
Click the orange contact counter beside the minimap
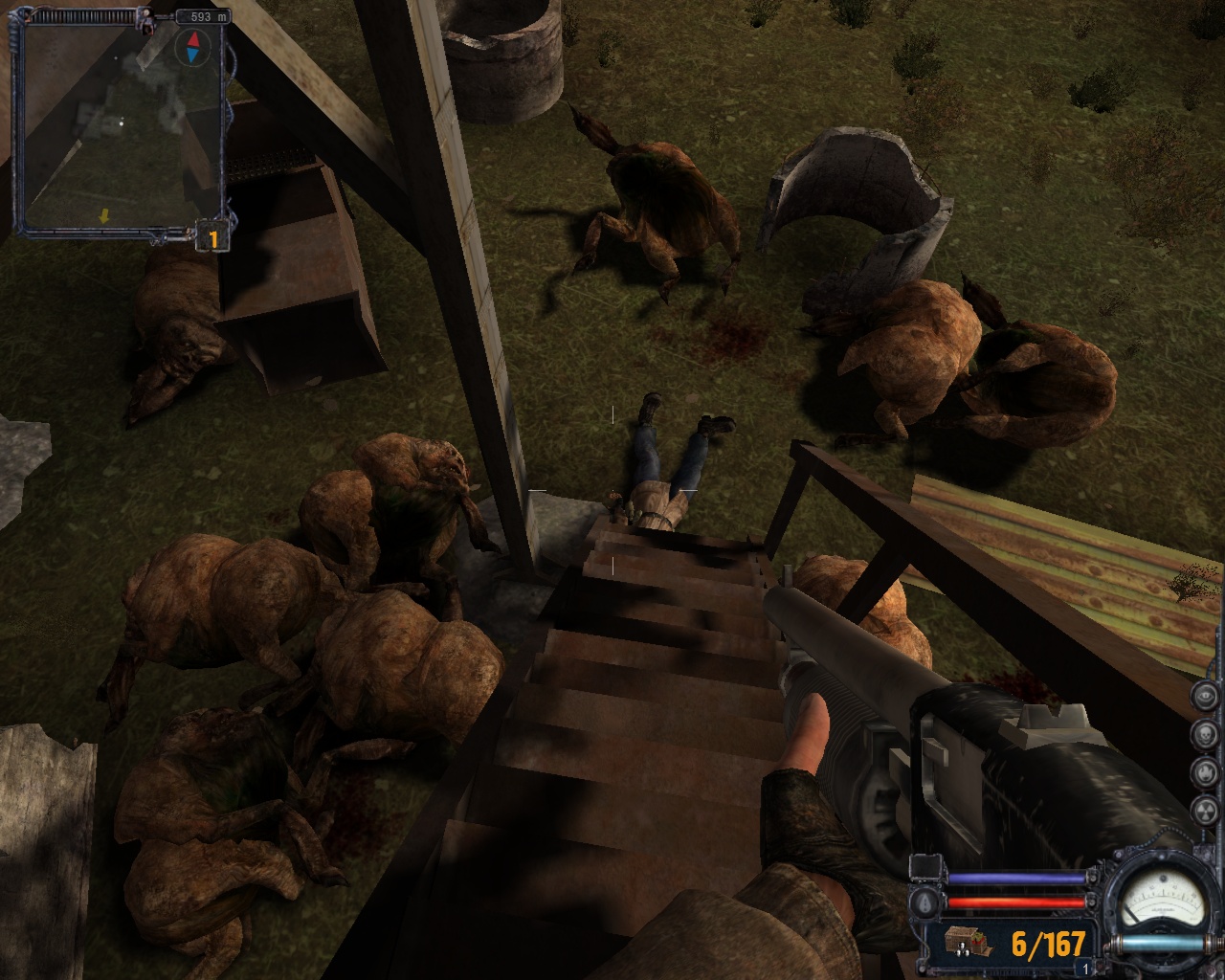[212, 237]
